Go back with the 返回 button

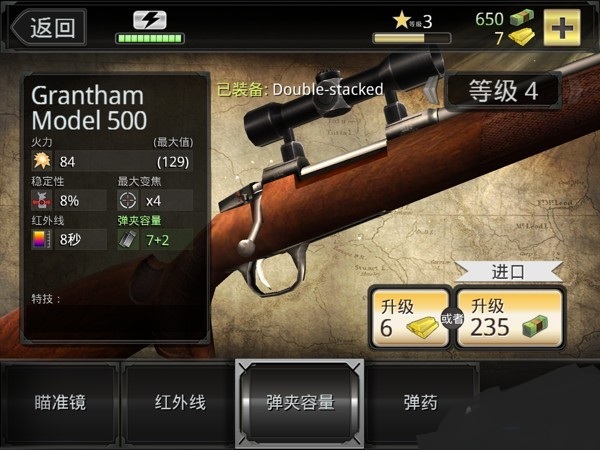coord(47,27)
